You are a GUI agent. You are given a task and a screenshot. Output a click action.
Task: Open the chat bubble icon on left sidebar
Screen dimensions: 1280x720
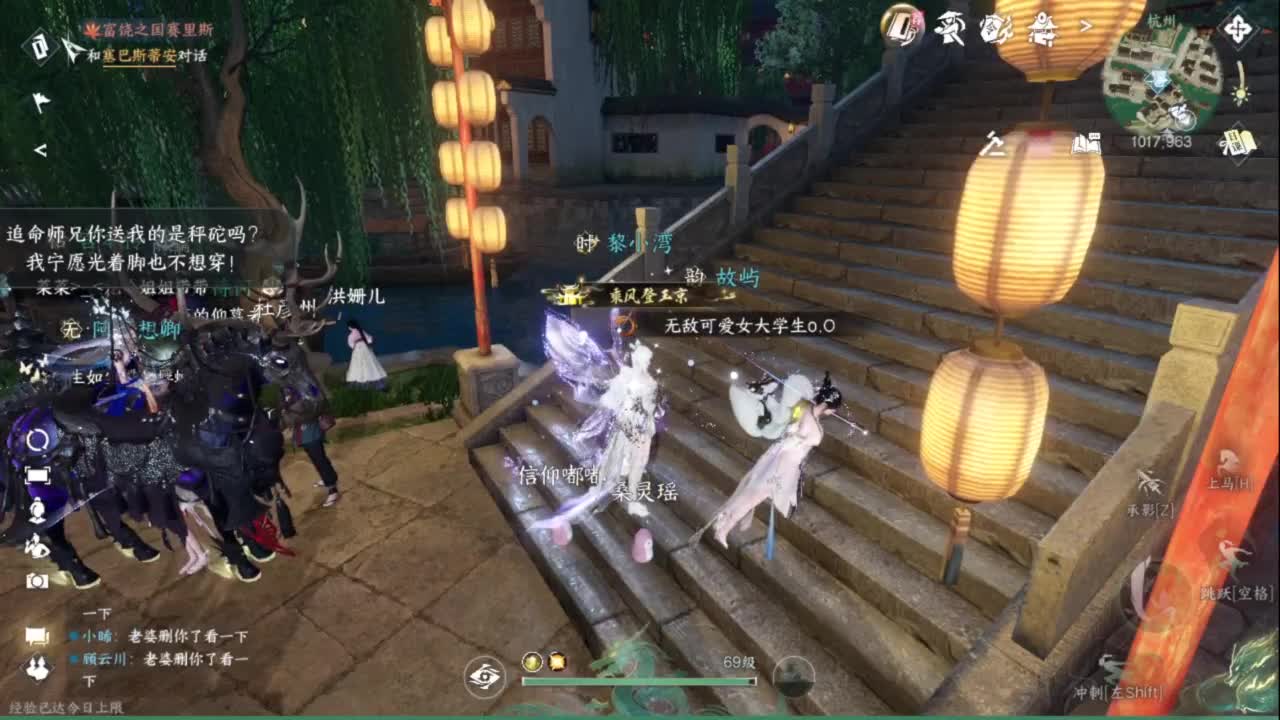click(x=36, y=632)
